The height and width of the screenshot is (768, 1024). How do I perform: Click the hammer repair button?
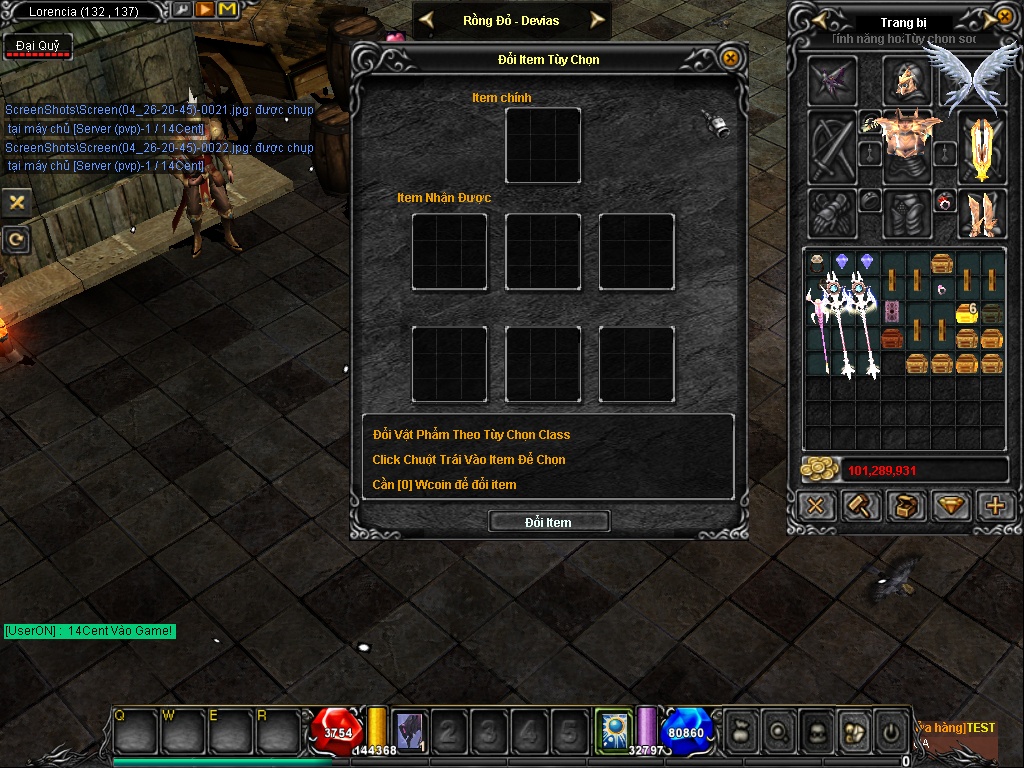coord(860,506)
